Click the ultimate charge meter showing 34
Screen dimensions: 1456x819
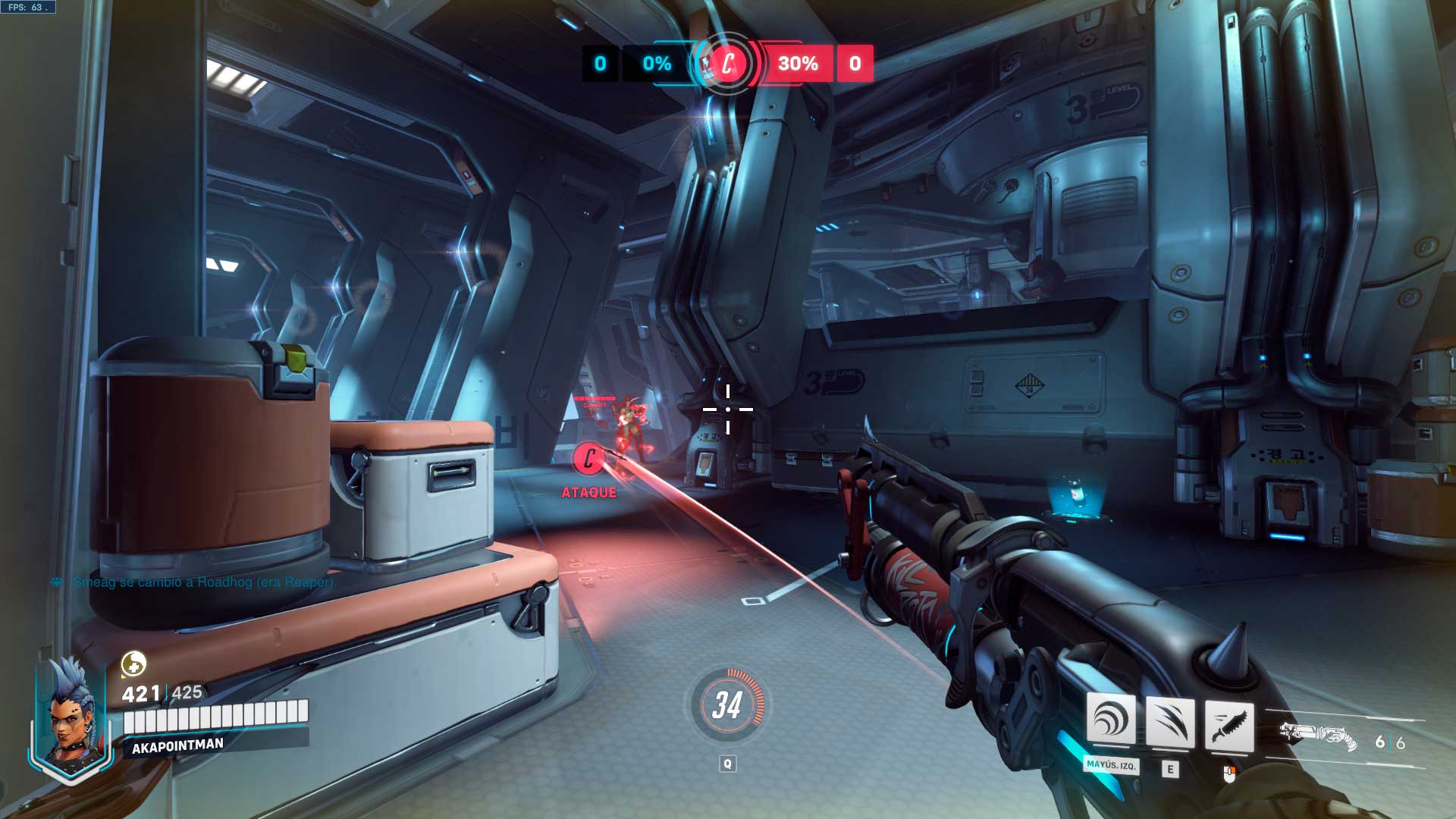[x=726, y=705]
